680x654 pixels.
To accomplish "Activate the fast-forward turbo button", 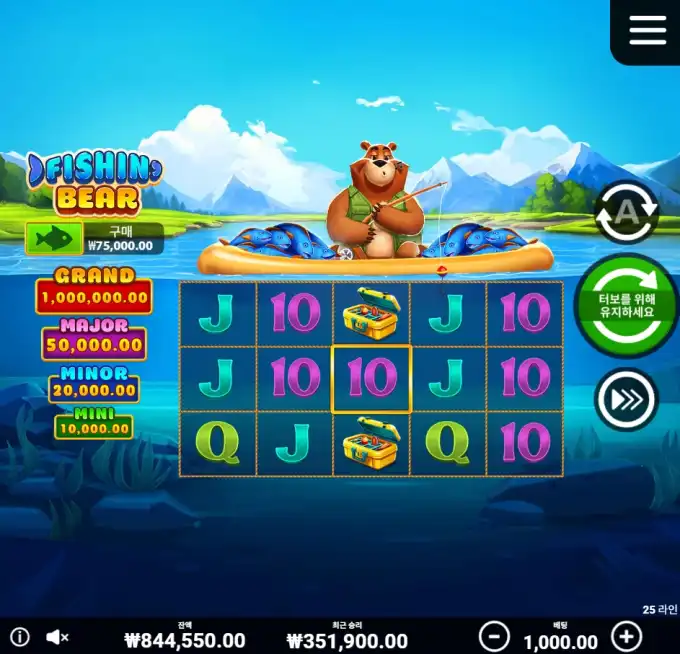I will [626, 400].
